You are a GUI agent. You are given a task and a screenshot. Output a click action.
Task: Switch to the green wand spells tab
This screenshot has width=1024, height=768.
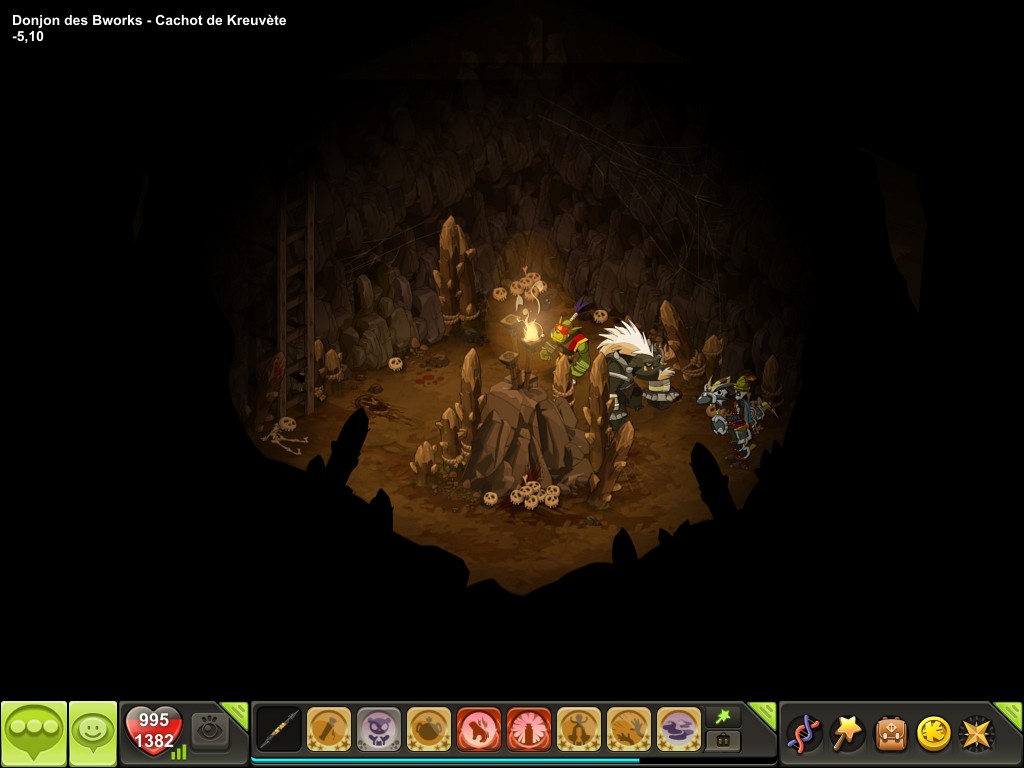(723, 715)
